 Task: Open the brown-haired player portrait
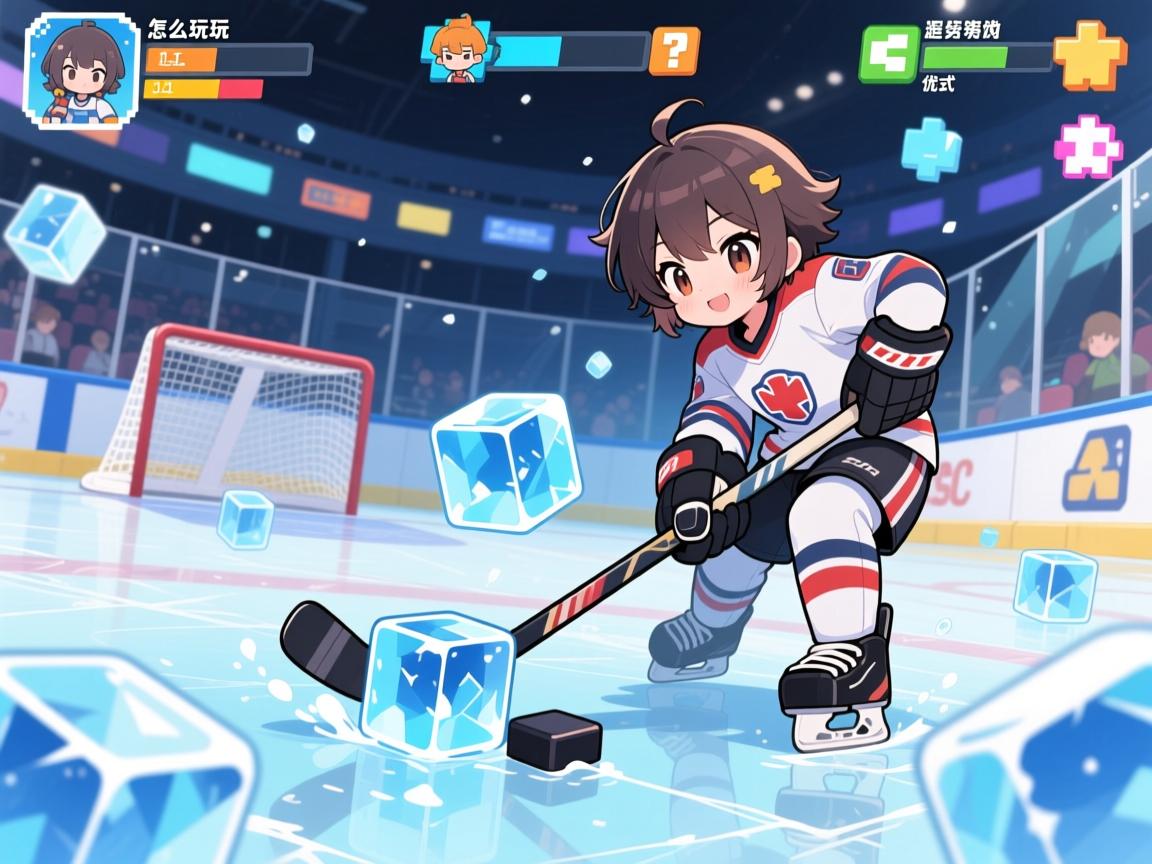pos(81,71)
